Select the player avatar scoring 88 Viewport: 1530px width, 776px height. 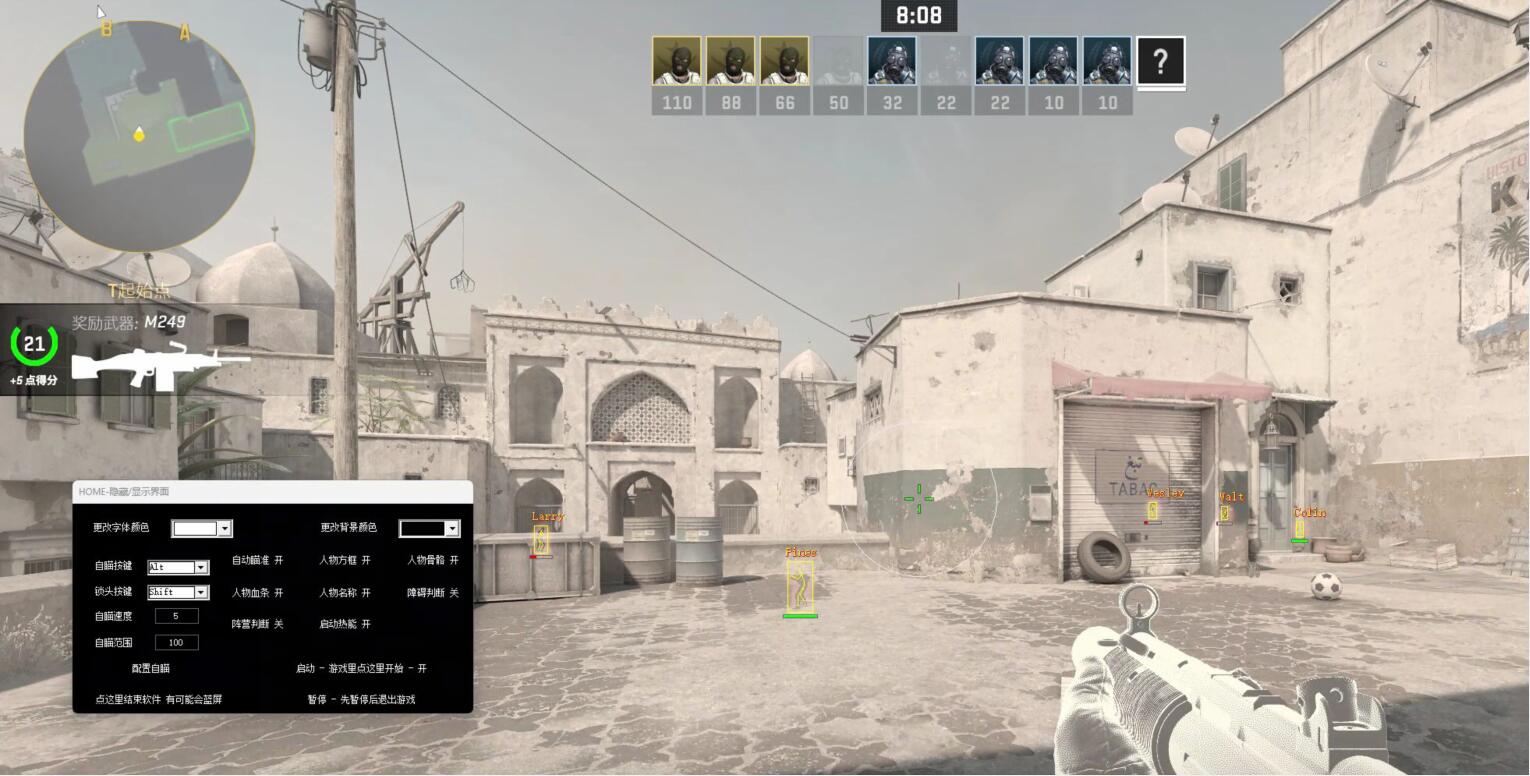pos(731,61)
